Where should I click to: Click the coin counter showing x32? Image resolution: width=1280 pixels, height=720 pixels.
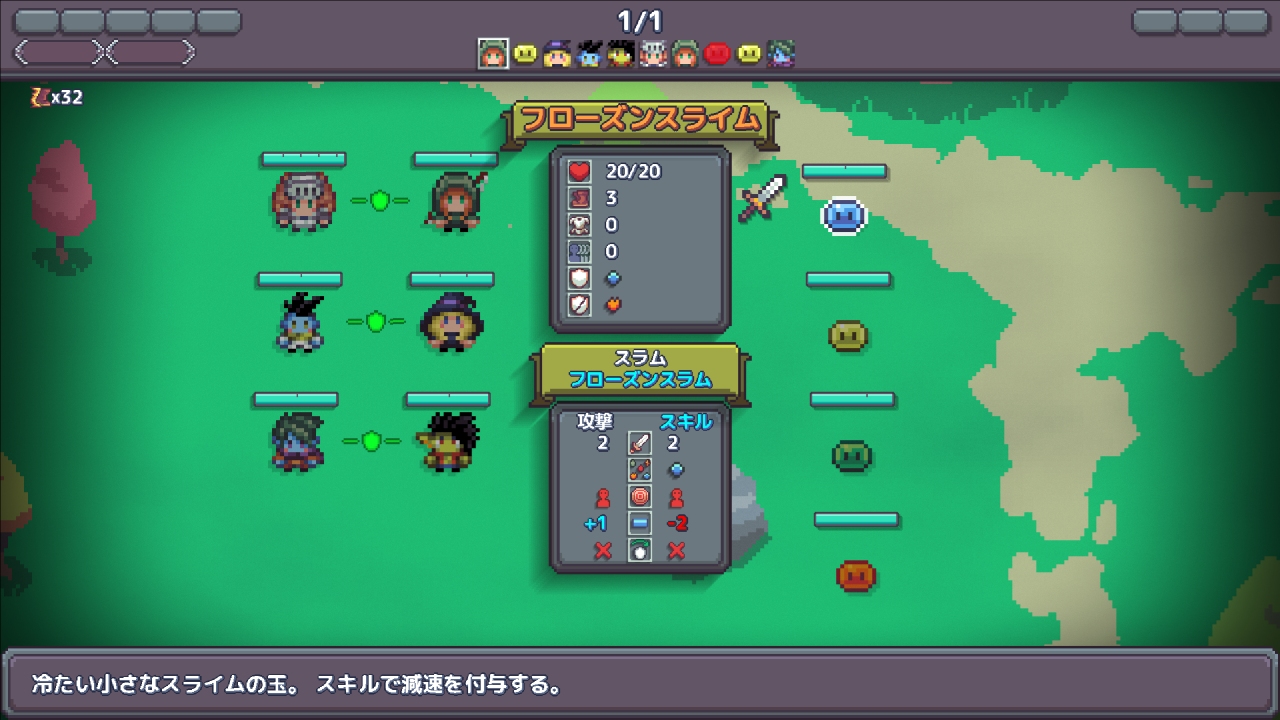click(x=55, y=98)
